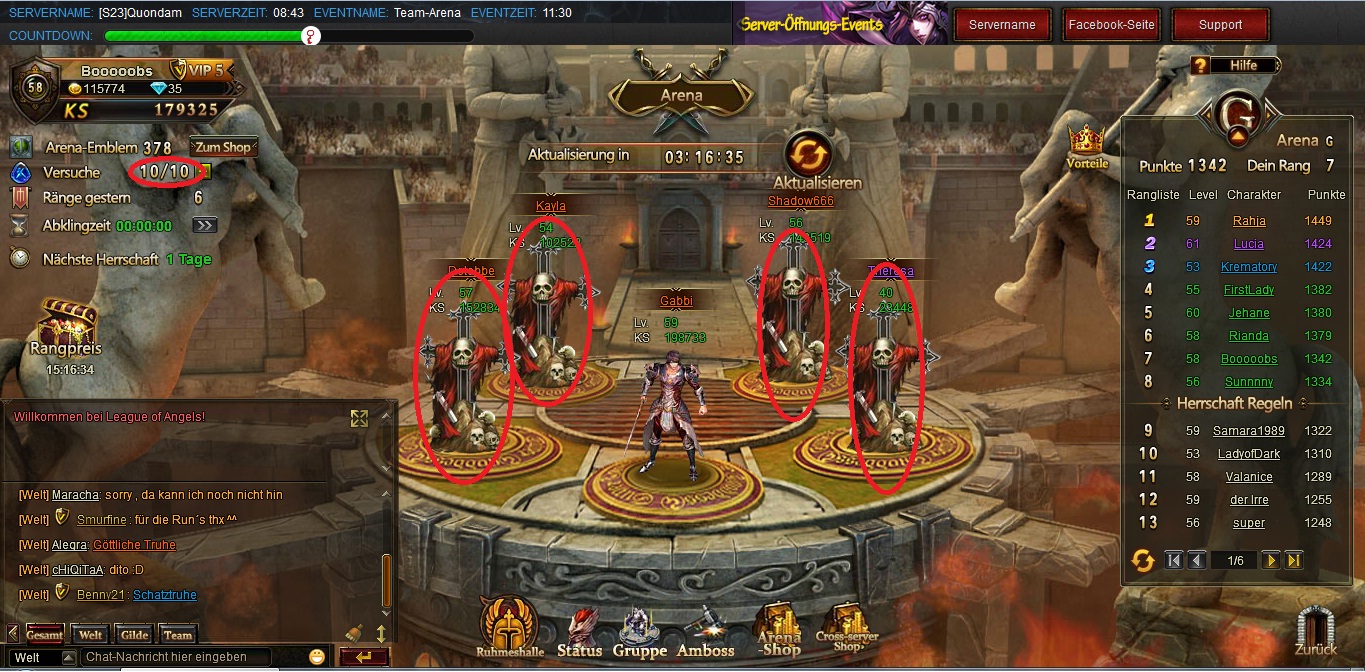Image resolution: width=1365 pixels, height=672 pixels.
Task: Visit the Facebook-Seite link
Action: point(1111,25)
